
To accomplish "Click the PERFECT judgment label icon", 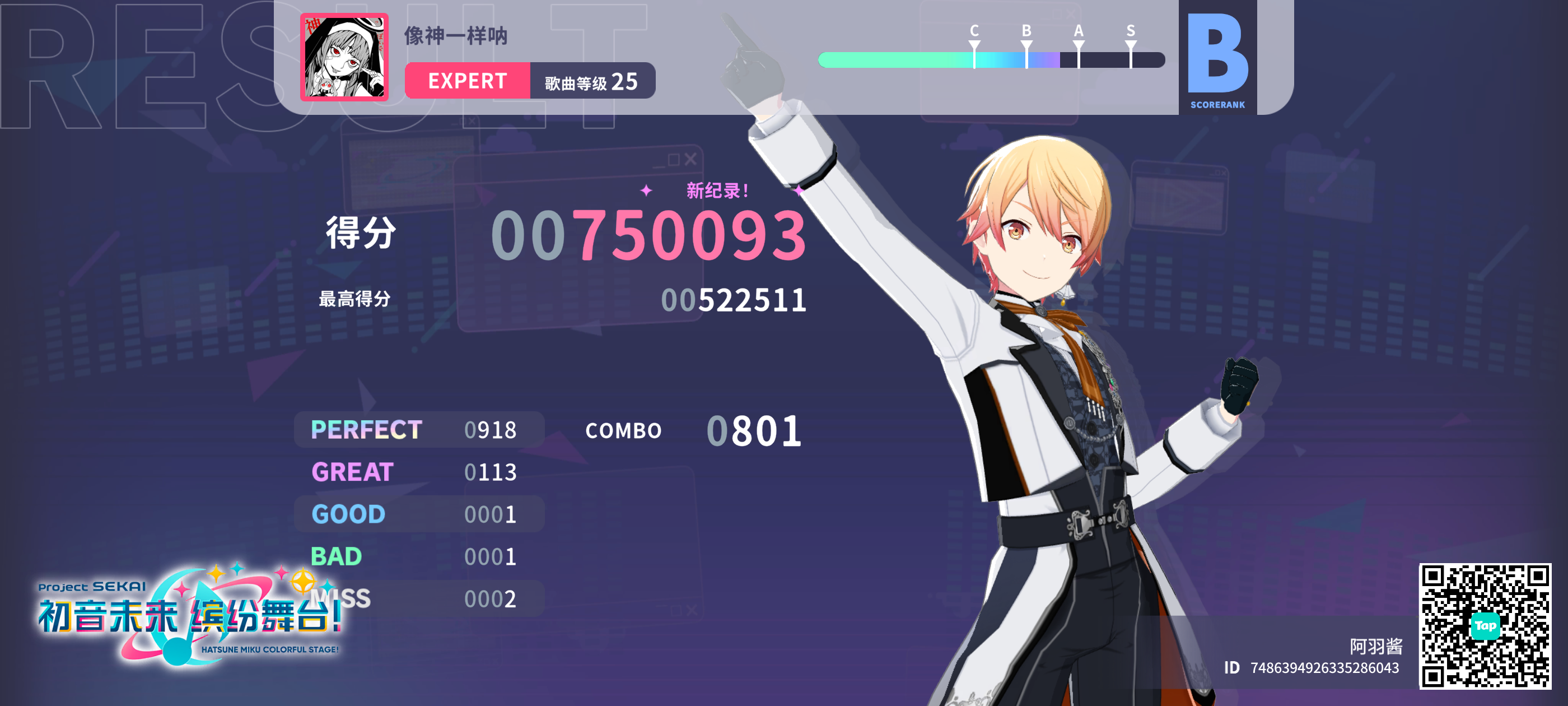I will (x=365, y=428).
